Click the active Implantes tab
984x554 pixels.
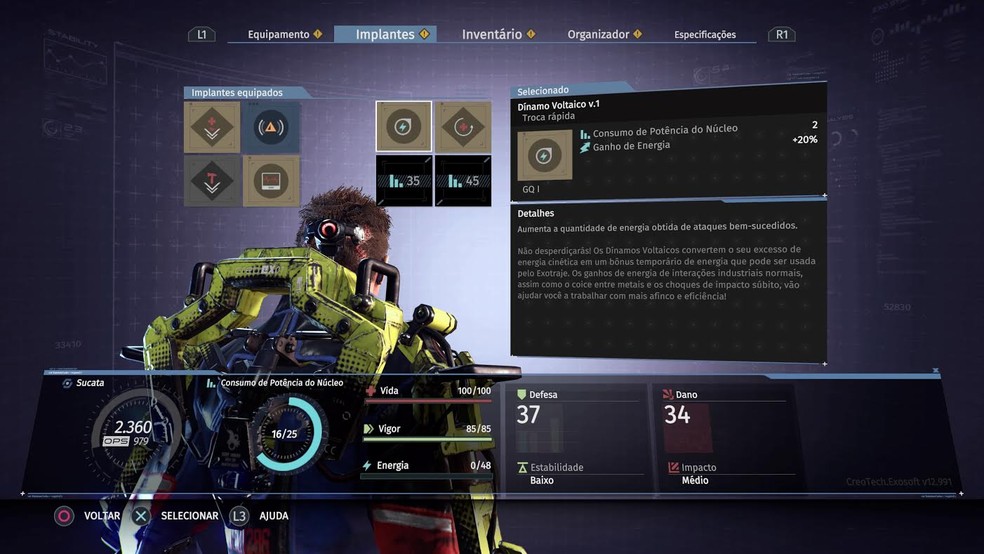(385, 34)
